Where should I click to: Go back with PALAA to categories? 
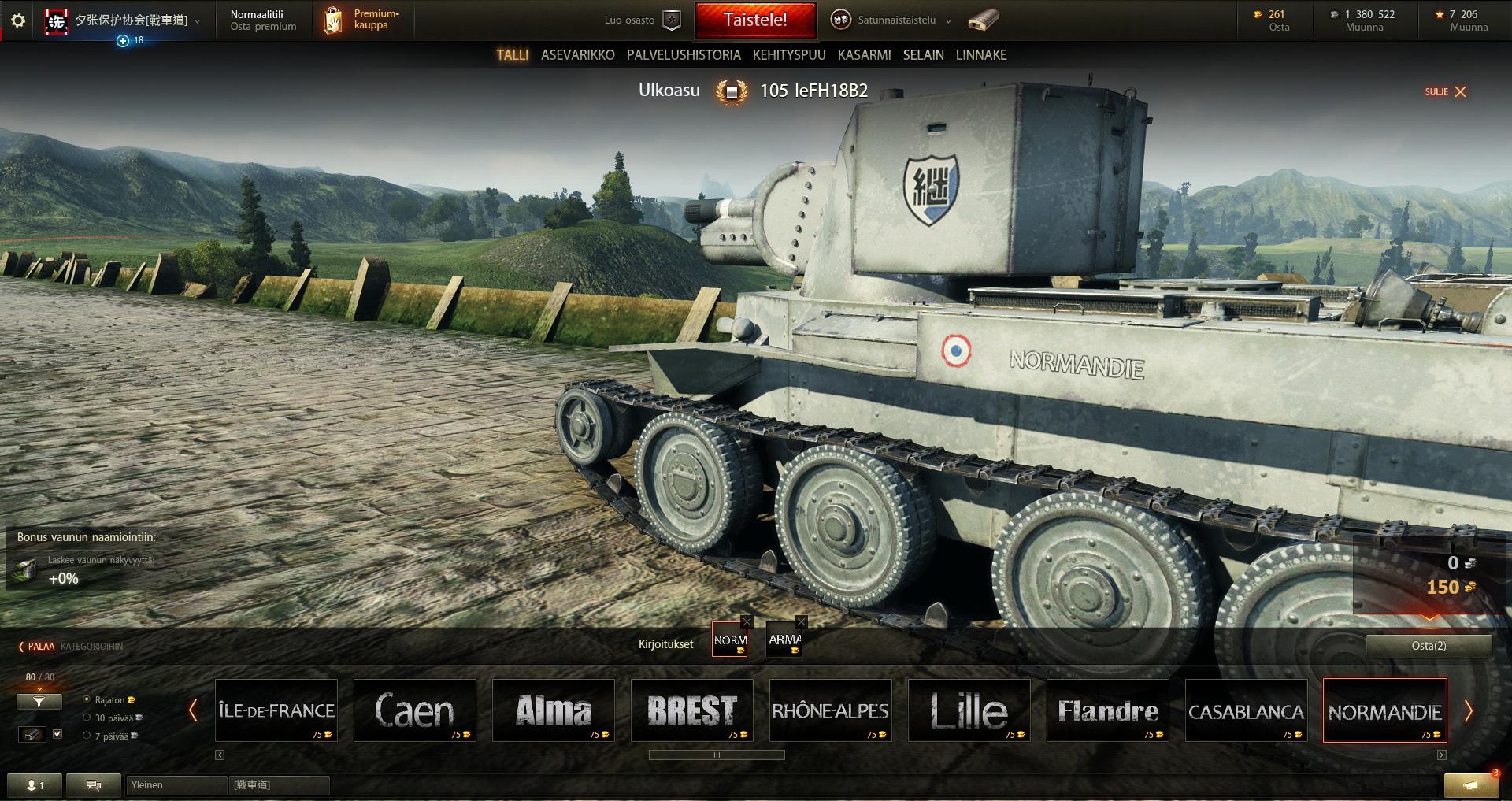[38, 647]
